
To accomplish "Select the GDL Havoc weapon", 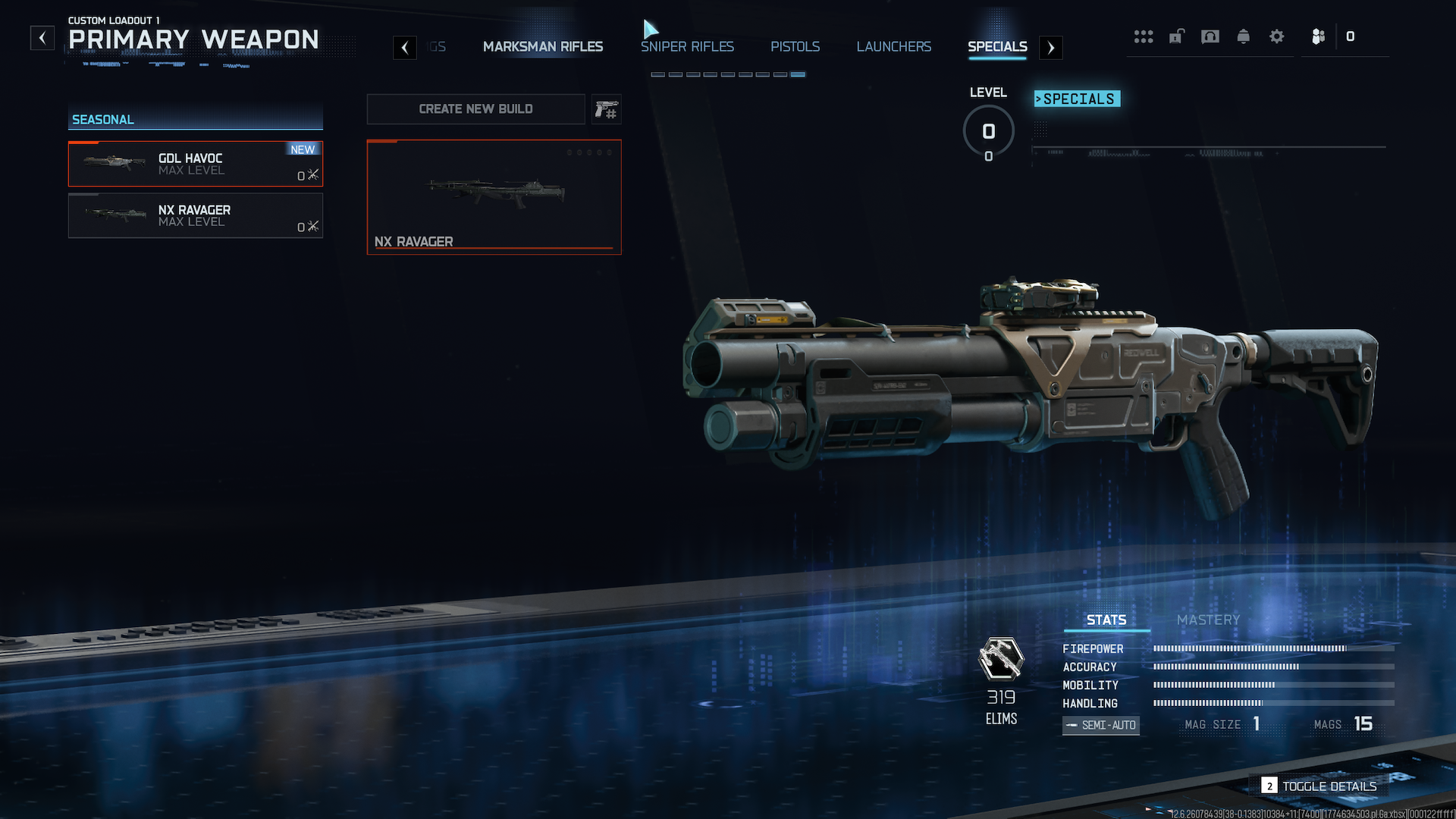I will point(196,164).
